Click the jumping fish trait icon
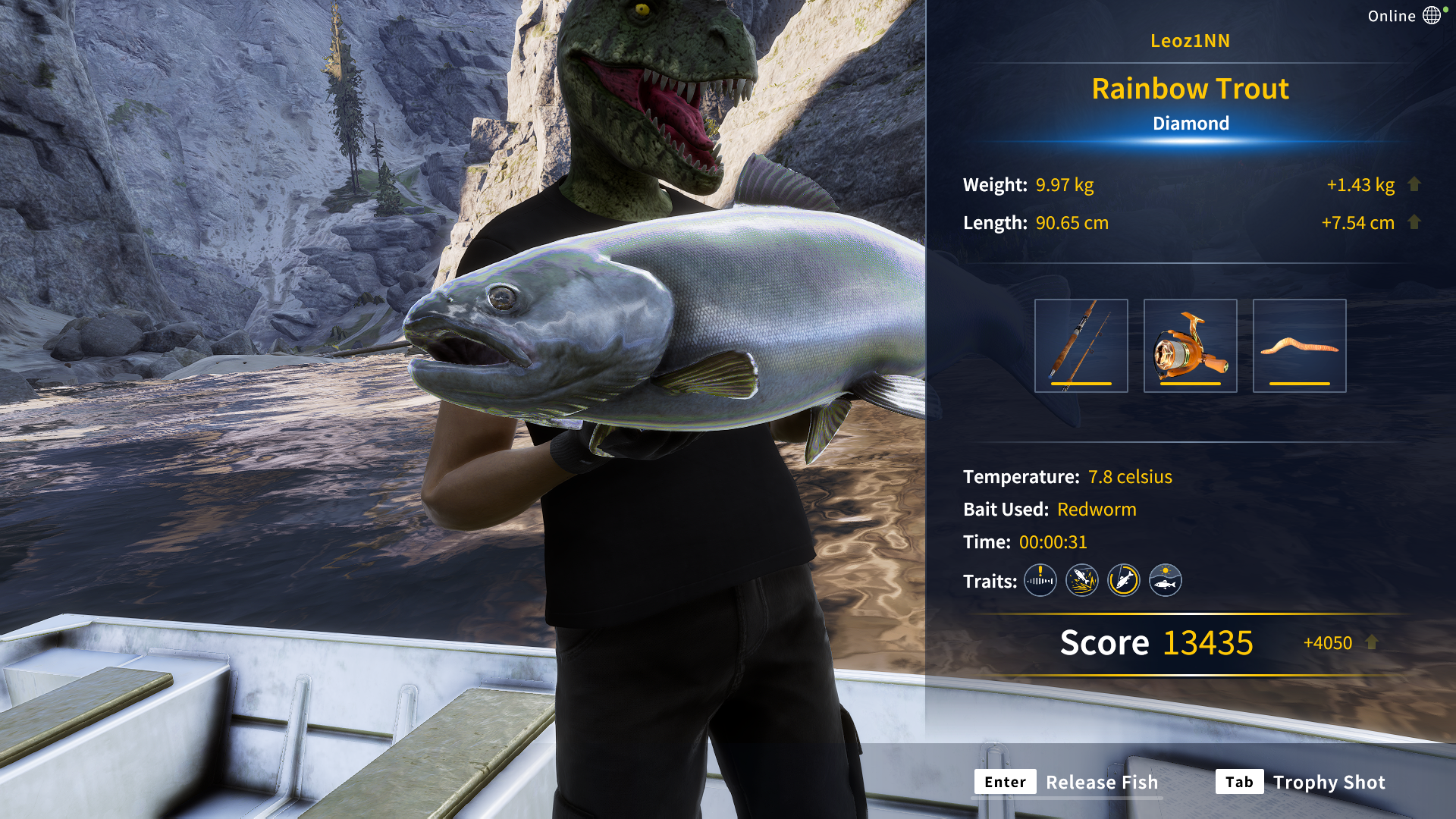Viewport: 1456px width, 819px height. point(1081,580)
